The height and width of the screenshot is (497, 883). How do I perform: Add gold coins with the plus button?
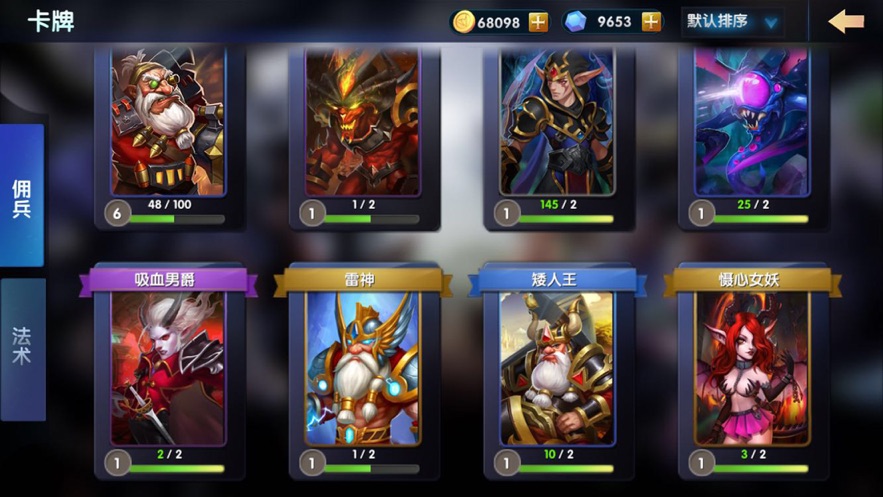538,22
